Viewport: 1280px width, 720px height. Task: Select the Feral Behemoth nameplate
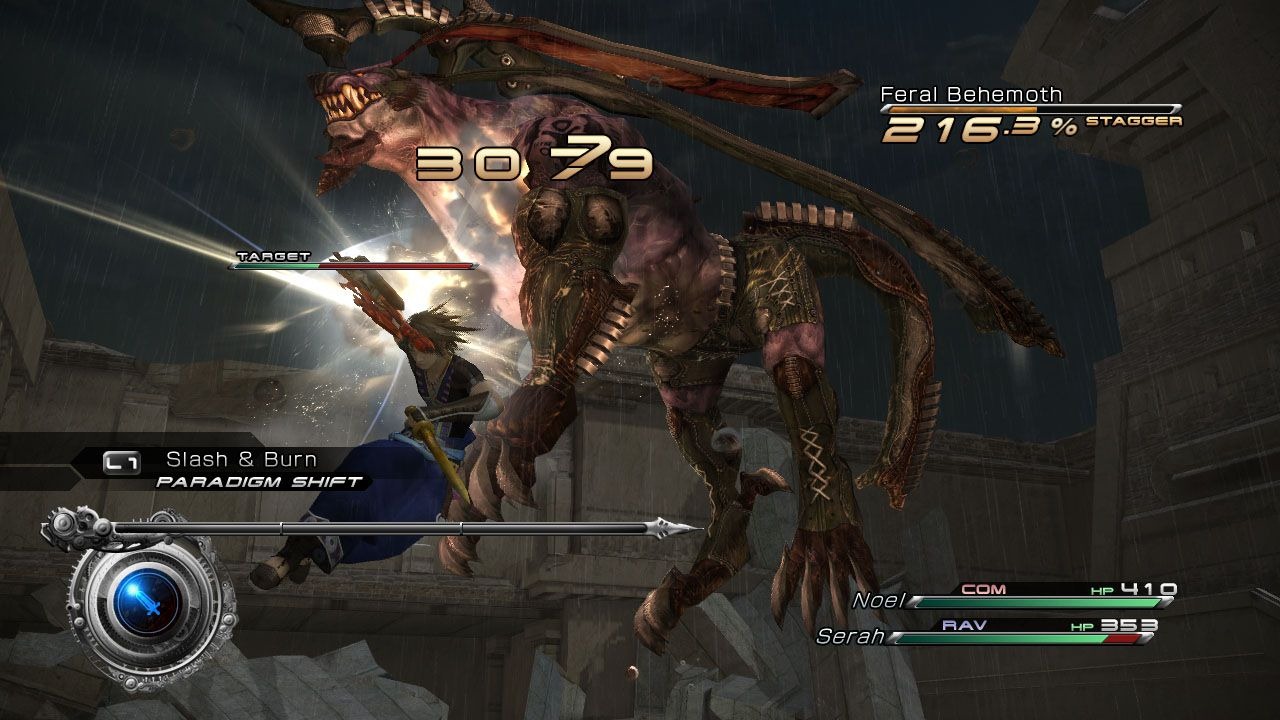pos(971,95)
